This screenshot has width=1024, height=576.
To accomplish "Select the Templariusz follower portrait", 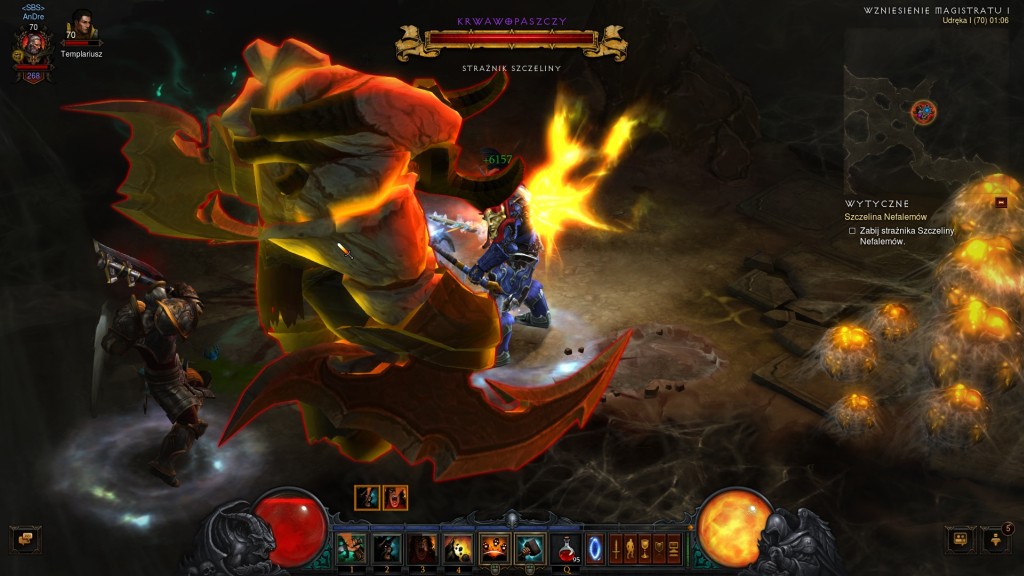I will point(80,26).
